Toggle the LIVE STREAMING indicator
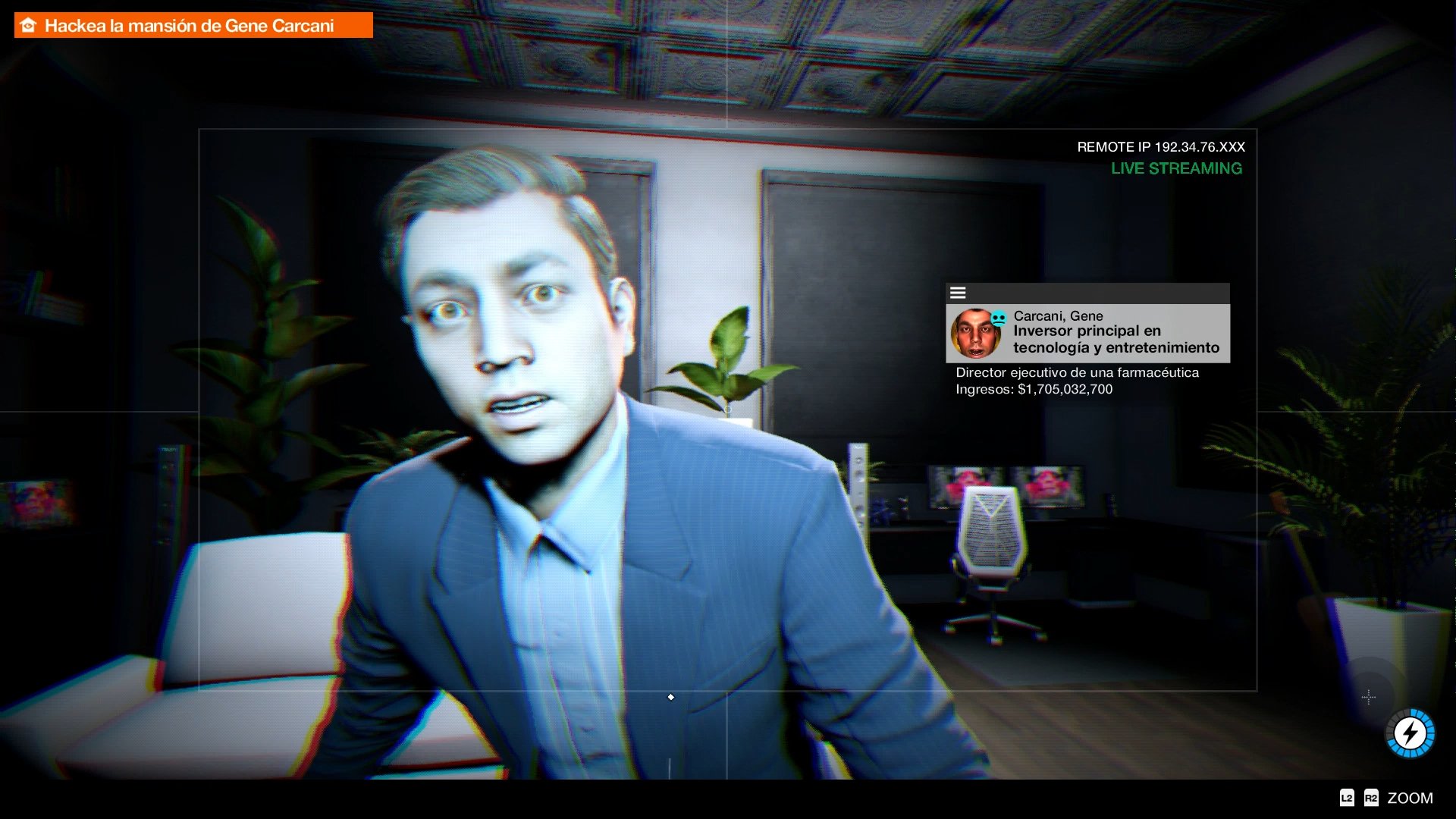The image size is (1456, 819). tap(1176, 168)
